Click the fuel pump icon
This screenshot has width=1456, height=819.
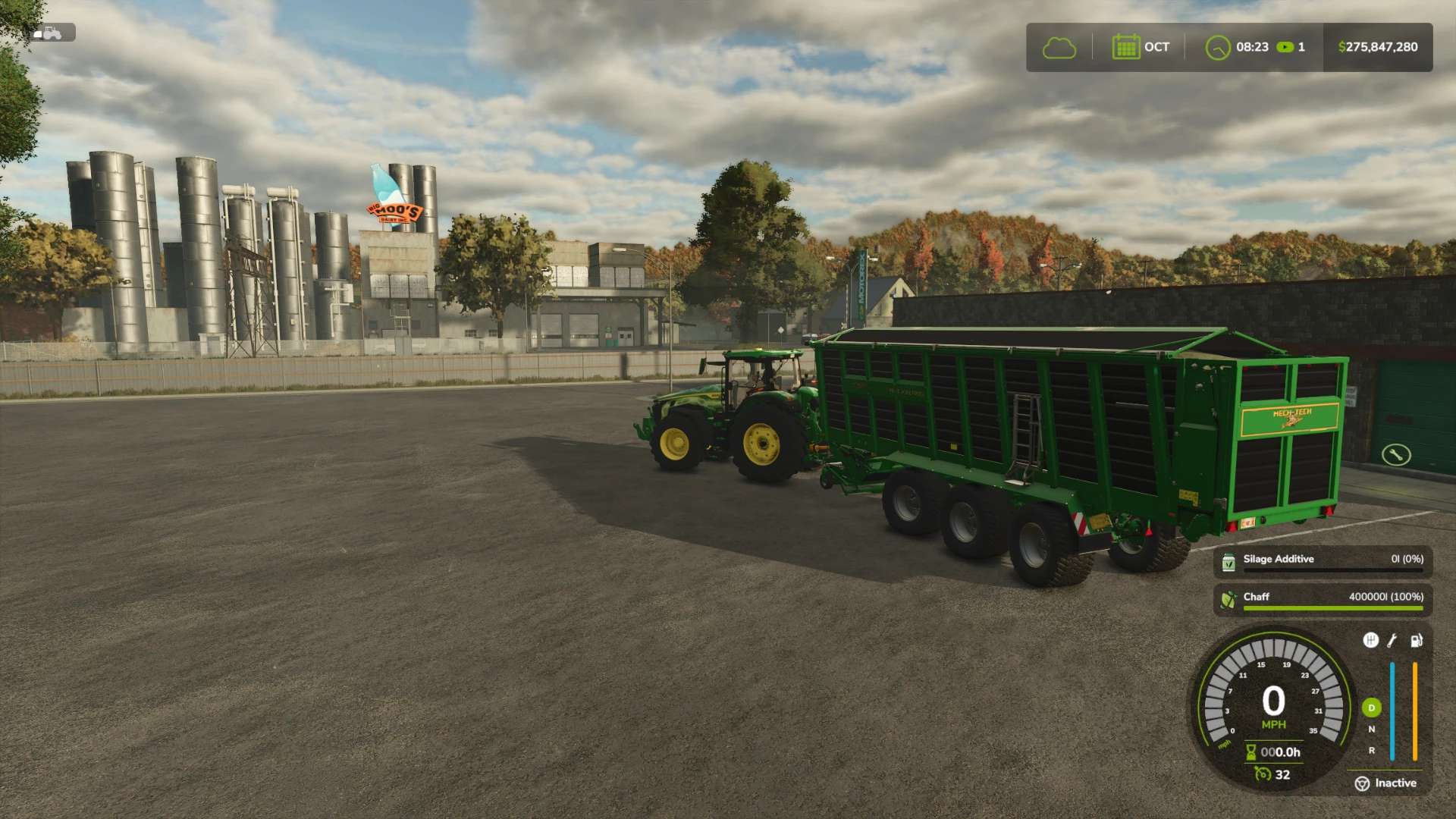[1416, 641]
